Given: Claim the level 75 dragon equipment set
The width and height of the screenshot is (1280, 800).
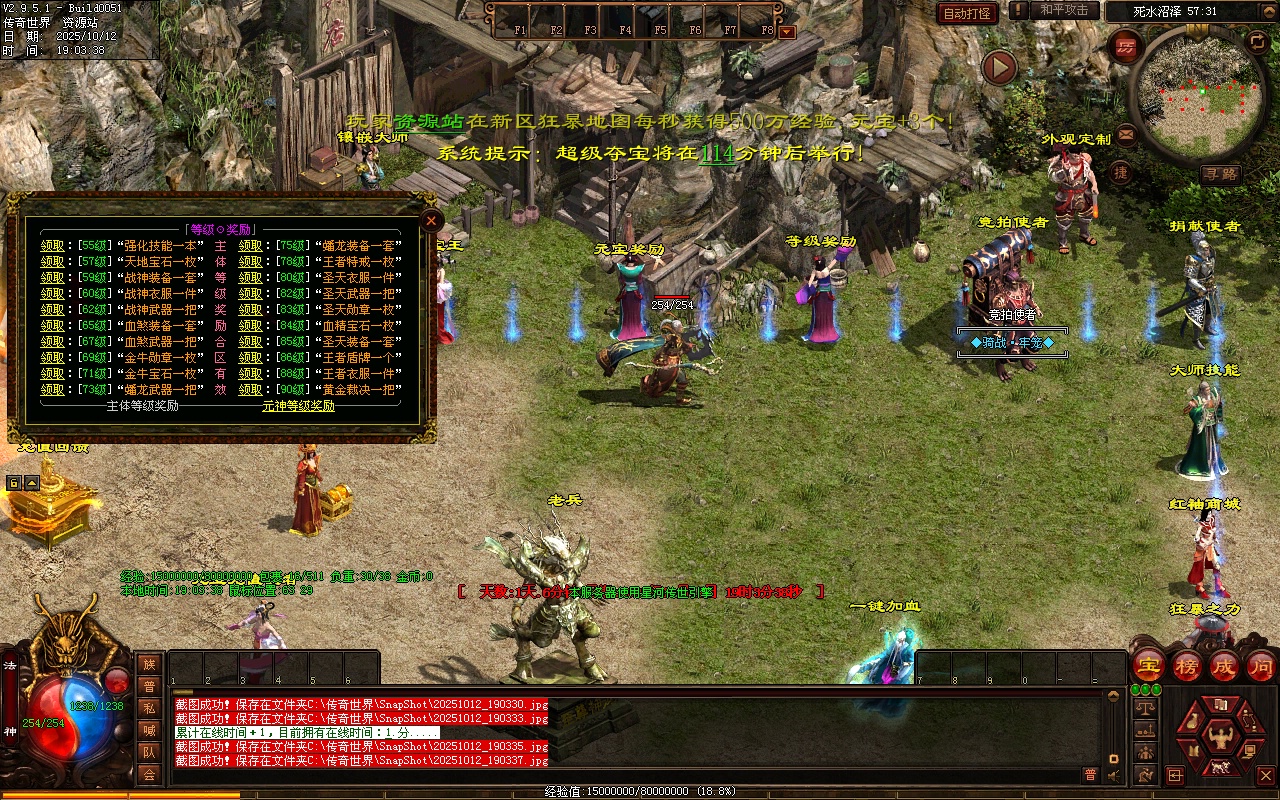Looking at the screenshot, I should pyautogui.click(x=250, y=245).
